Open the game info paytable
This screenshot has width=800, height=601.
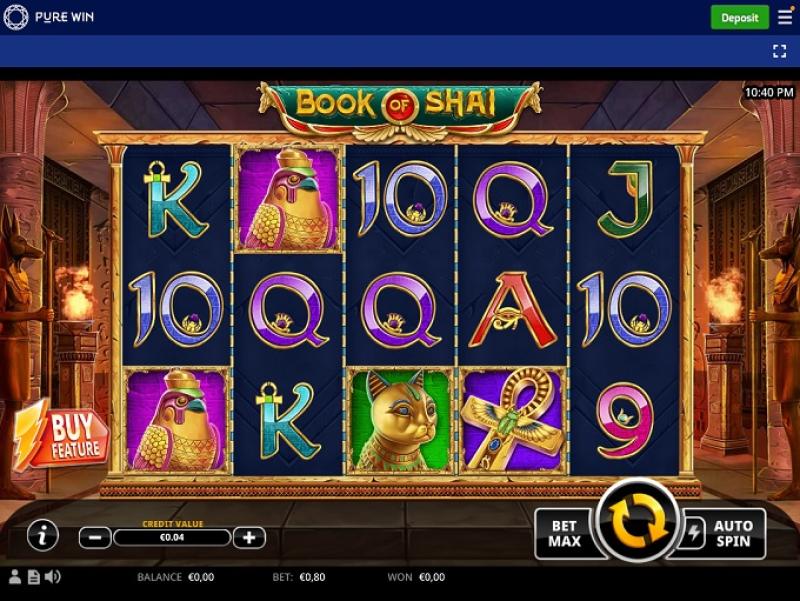pos(42,536)
